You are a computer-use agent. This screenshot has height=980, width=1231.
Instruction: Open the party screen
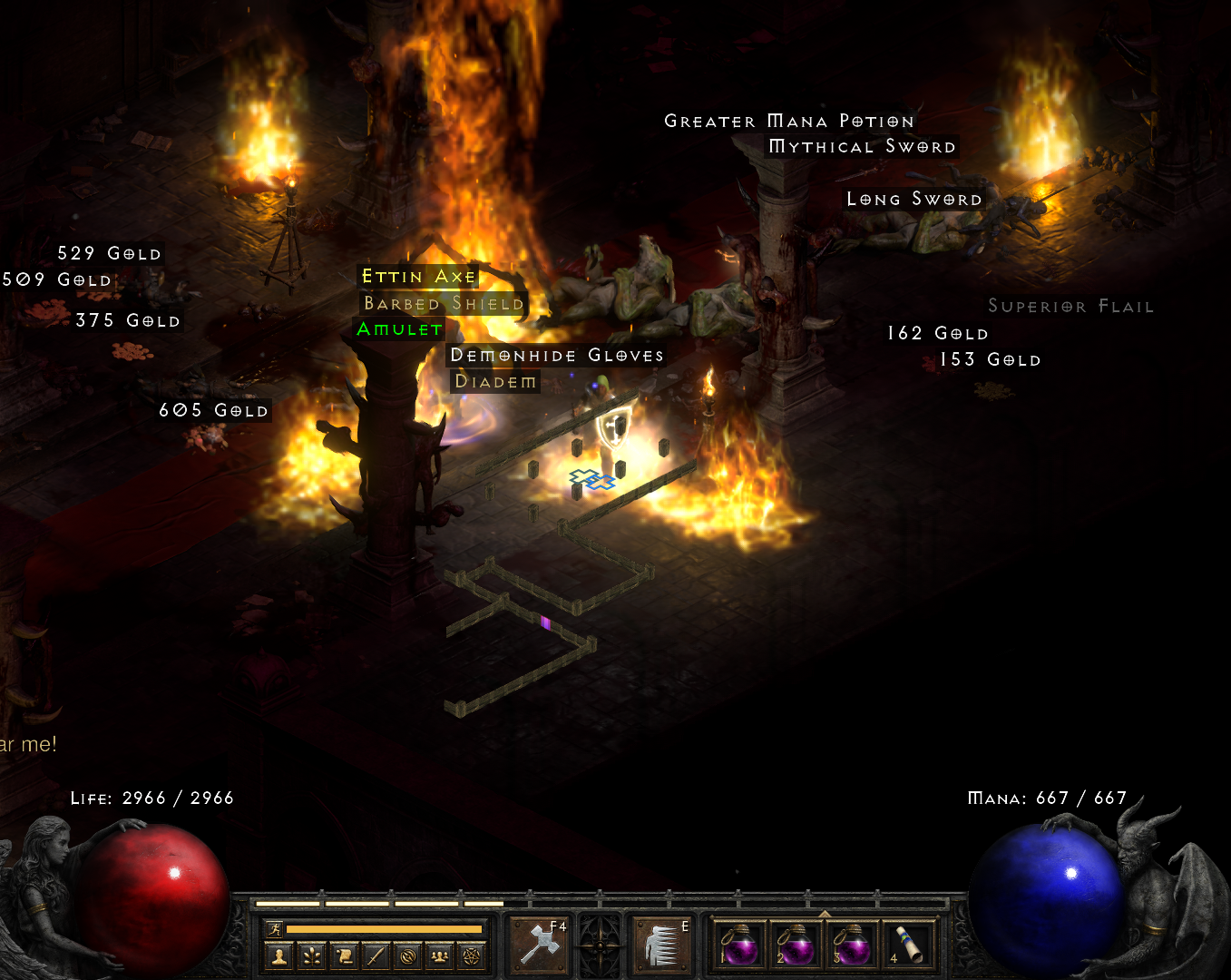[439, 955]
